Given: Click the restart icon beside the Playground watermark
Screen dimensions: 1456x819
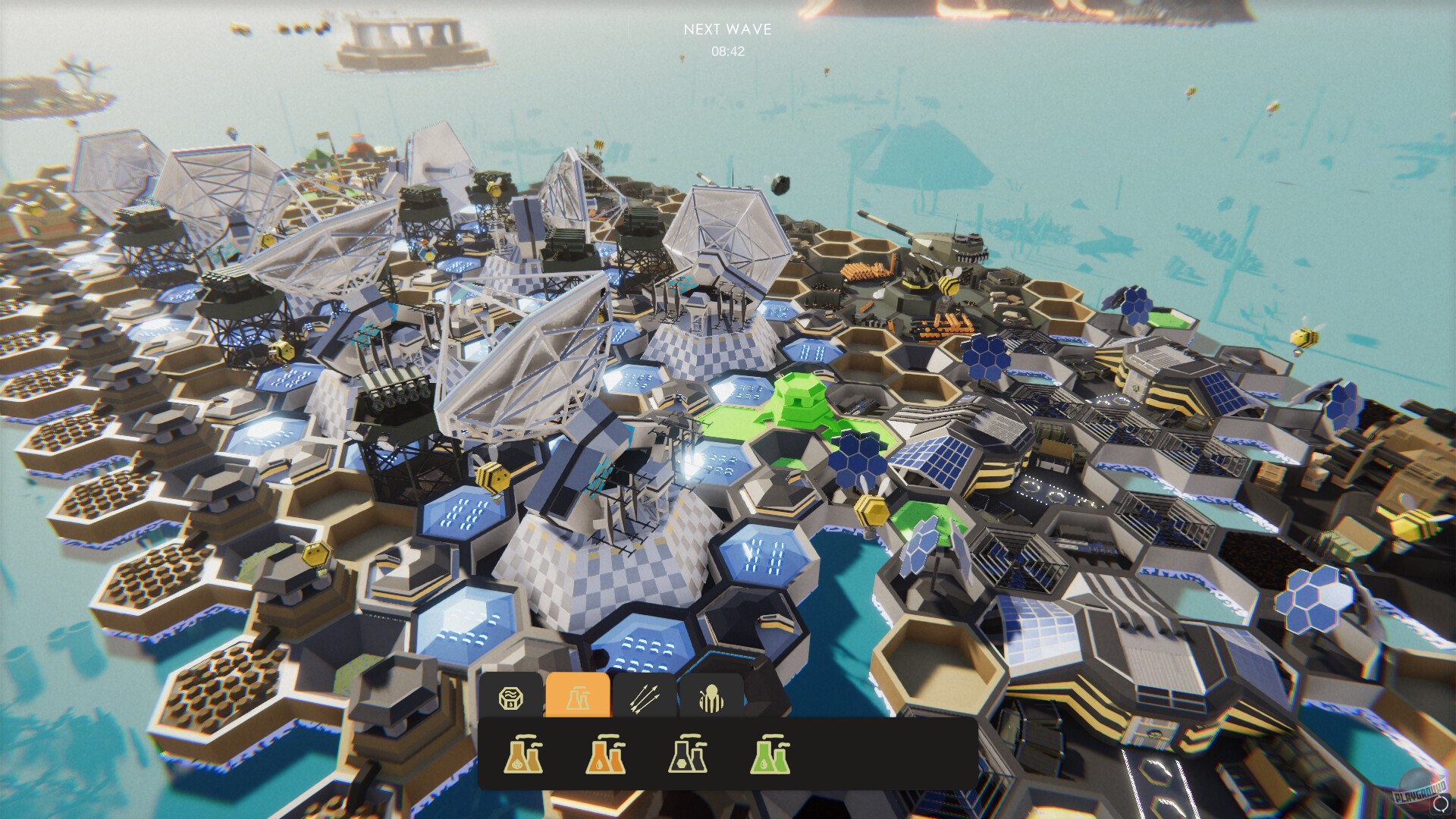Looking at the screenshot, I should pos(1439,805).
